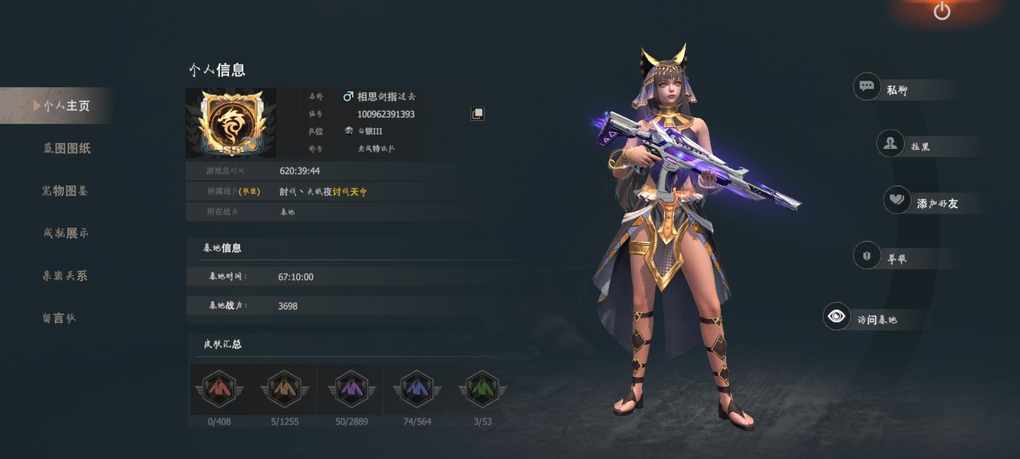Image resolution: width=1020 pixels, height=459 pixels.
Task: Select the purple skin tier icon
Action: (351, 387)
